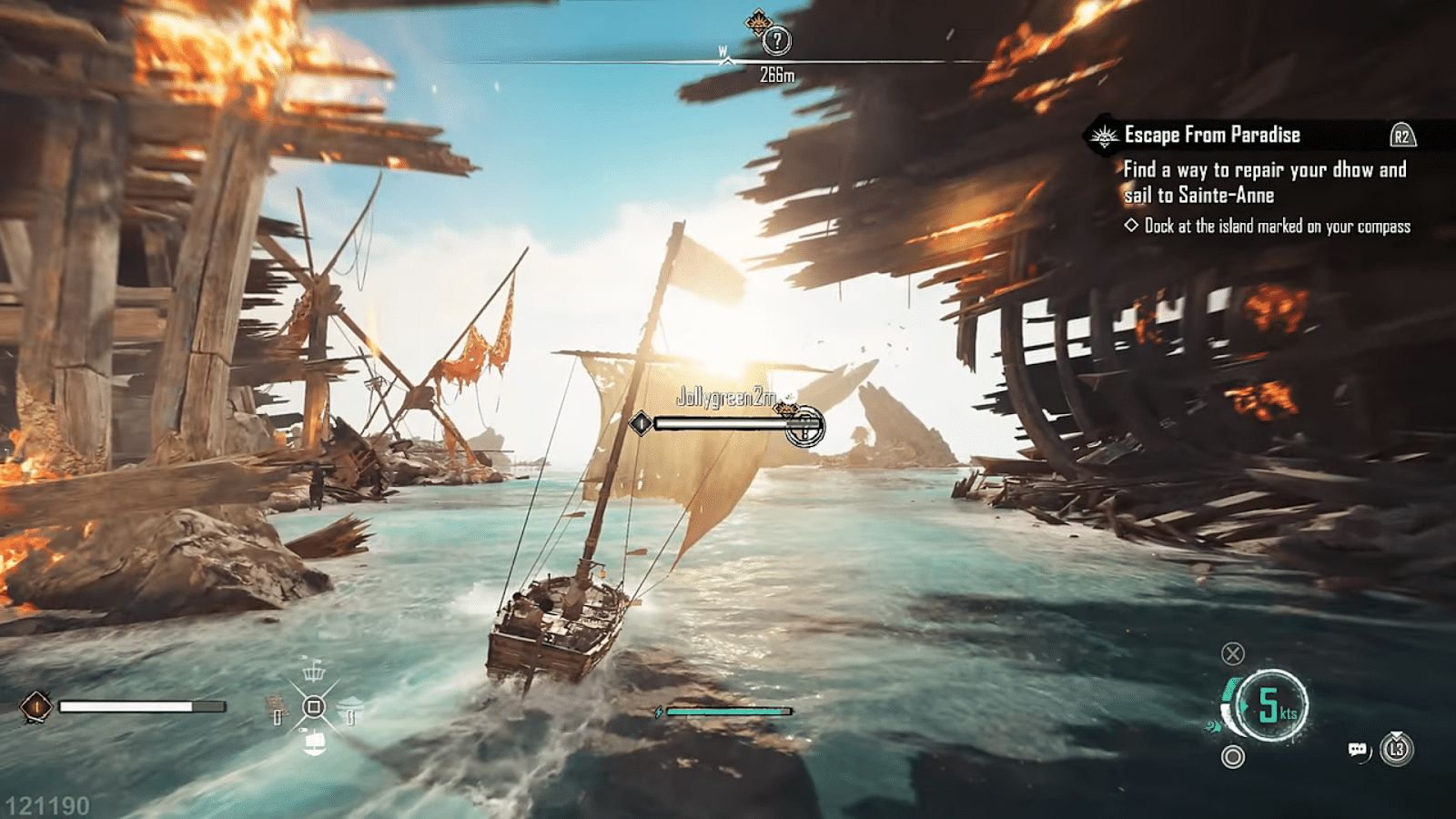Click Jollygreen2m's health bar

(x=719, y=422)
